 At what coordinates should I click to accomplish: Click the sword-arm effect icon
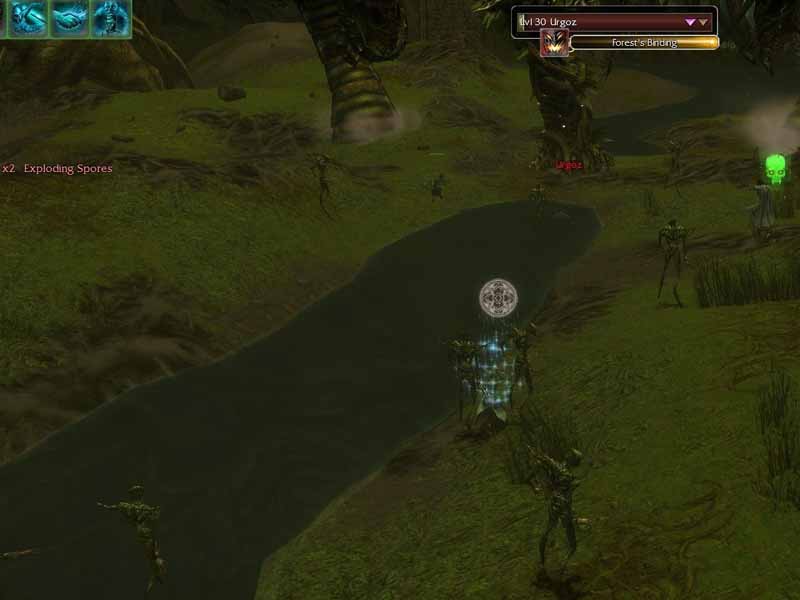[x=28, y=17]
